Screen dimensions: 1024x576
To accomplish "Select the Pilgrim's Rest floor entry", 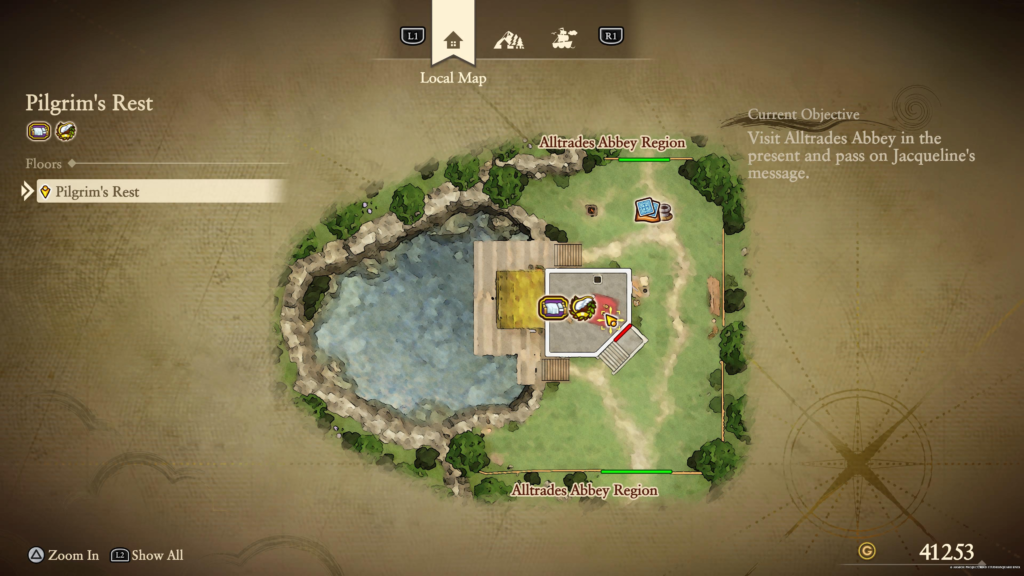I will point(160,191).
